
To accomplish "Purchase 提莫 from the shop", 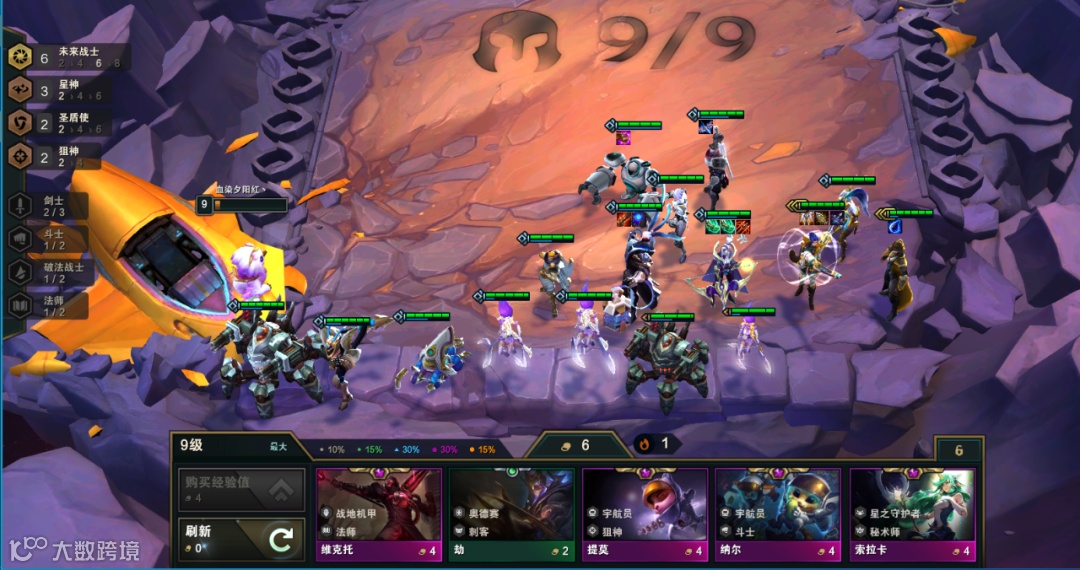I will 645,513.
